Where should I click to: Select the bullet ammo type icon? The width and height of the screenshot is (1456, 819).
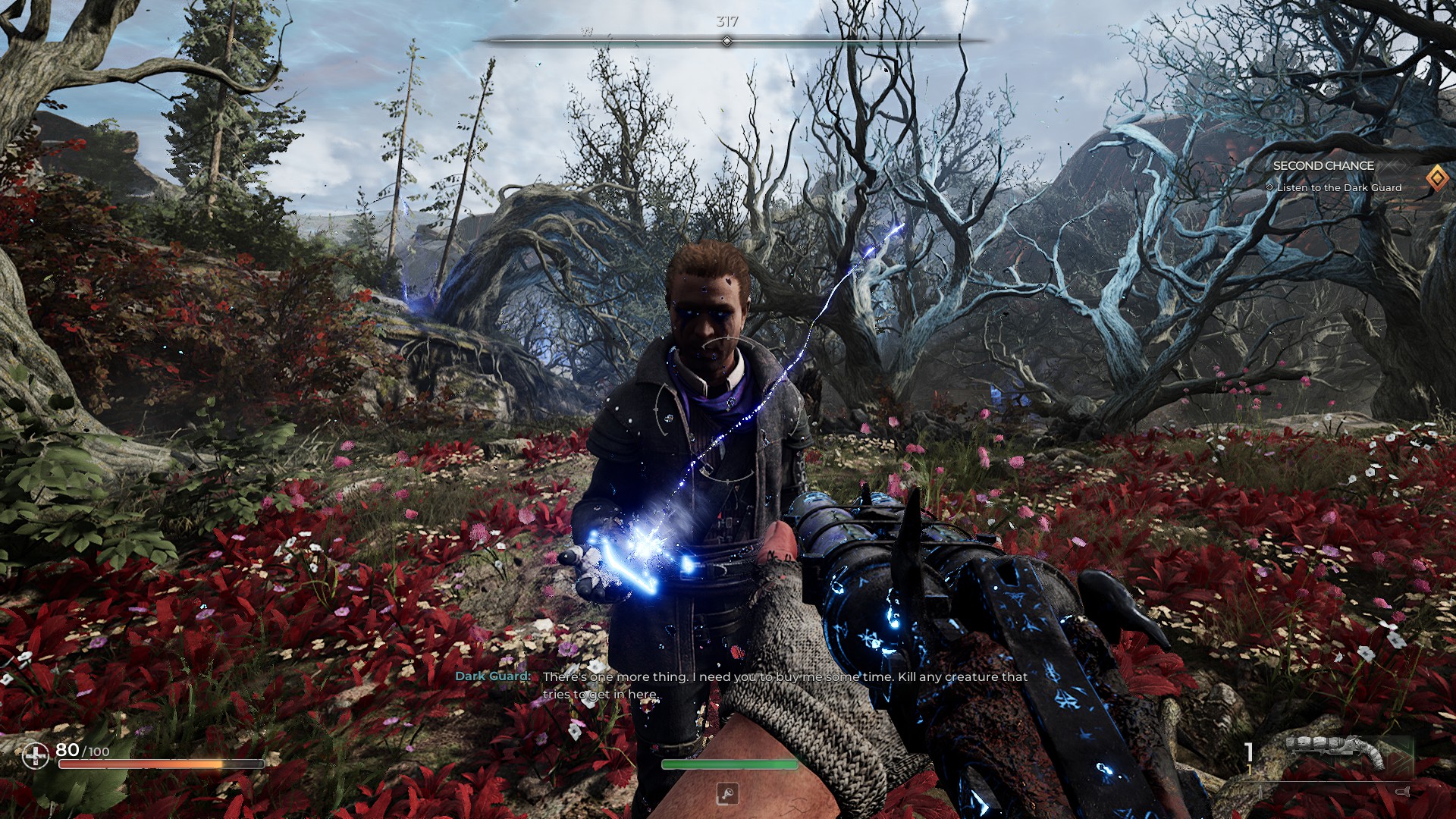1260,792
